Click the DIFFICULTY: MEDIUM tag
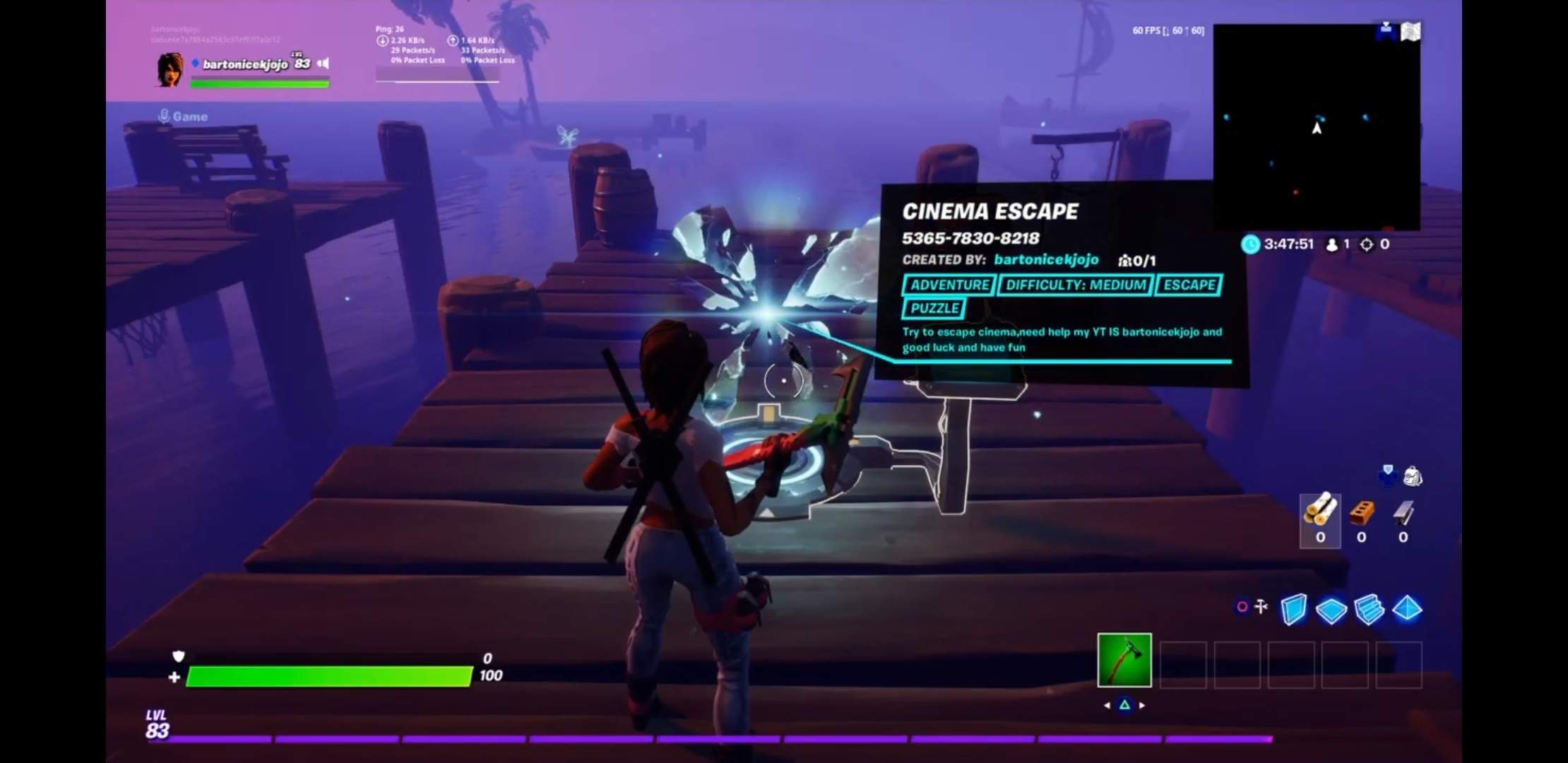1568x763 pixels. (1075, 285)
